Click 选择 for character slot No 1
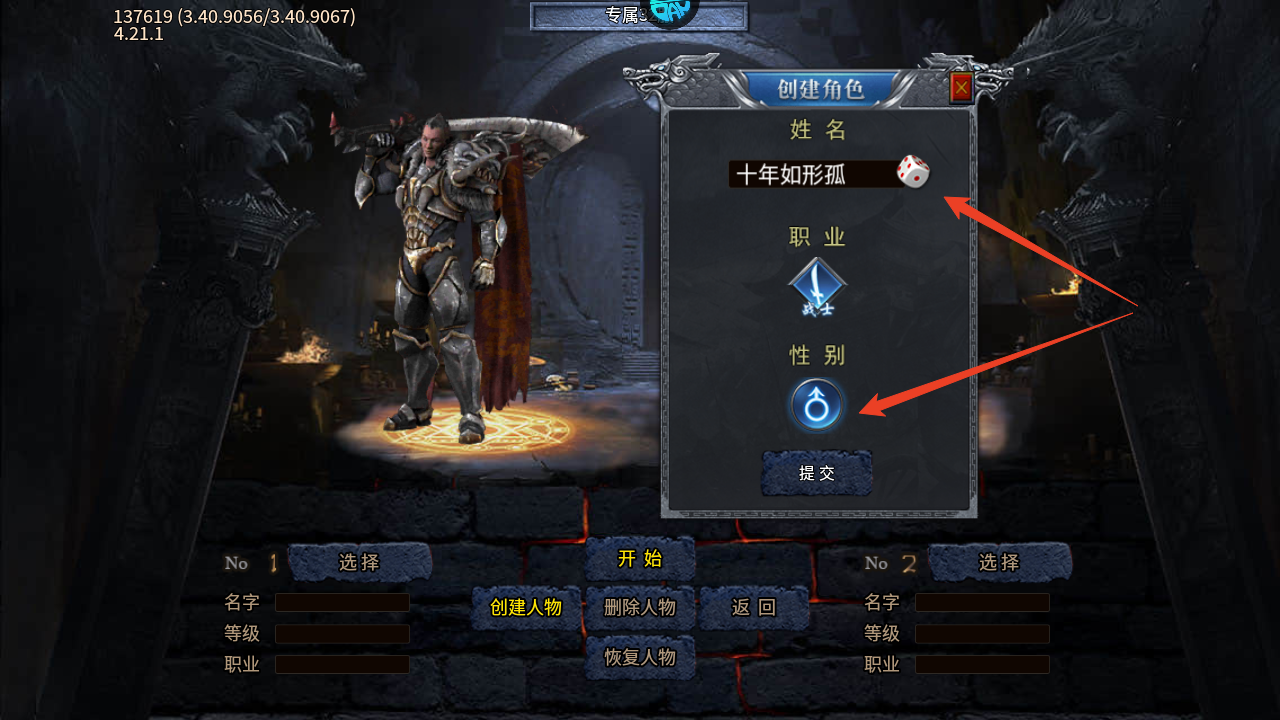1280x720 pixels. point(358,562)
